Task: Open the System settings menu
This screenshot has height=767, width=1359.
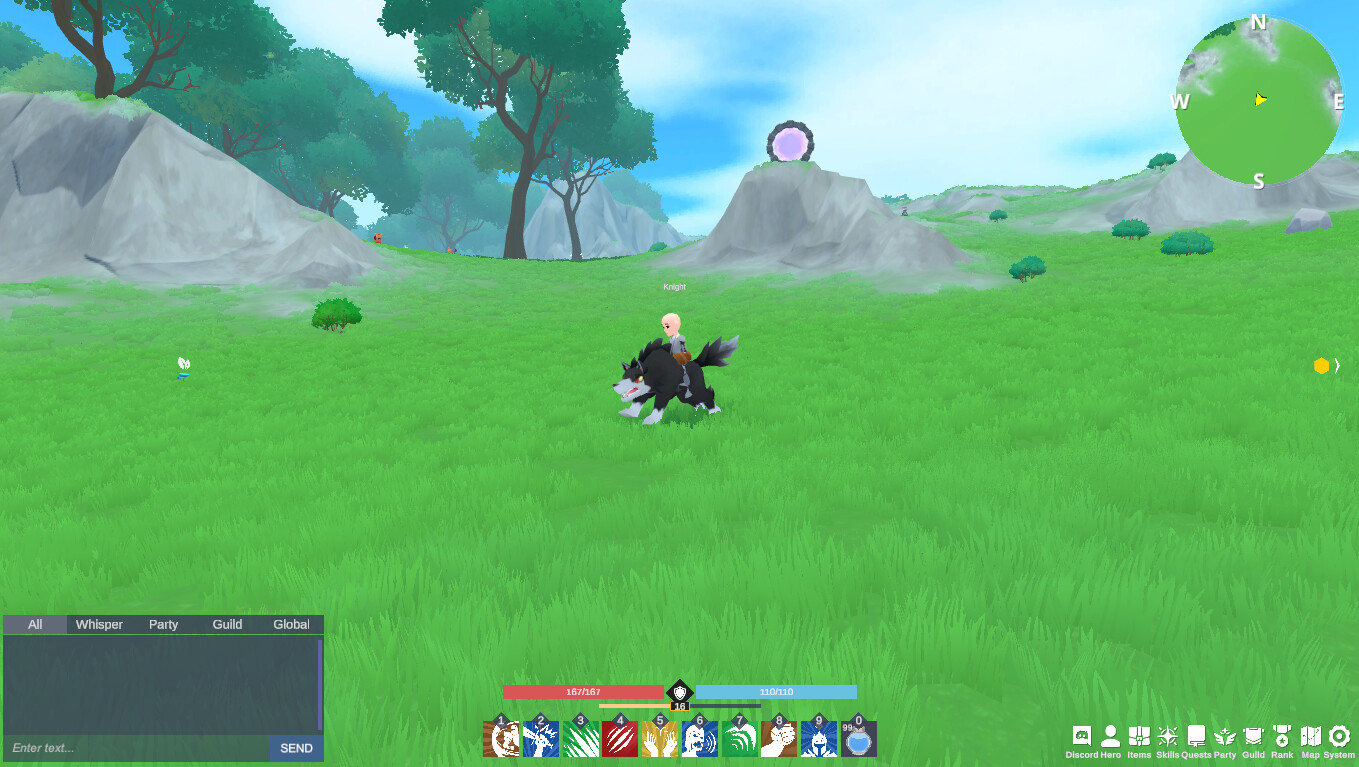Action: point(1340,735)
